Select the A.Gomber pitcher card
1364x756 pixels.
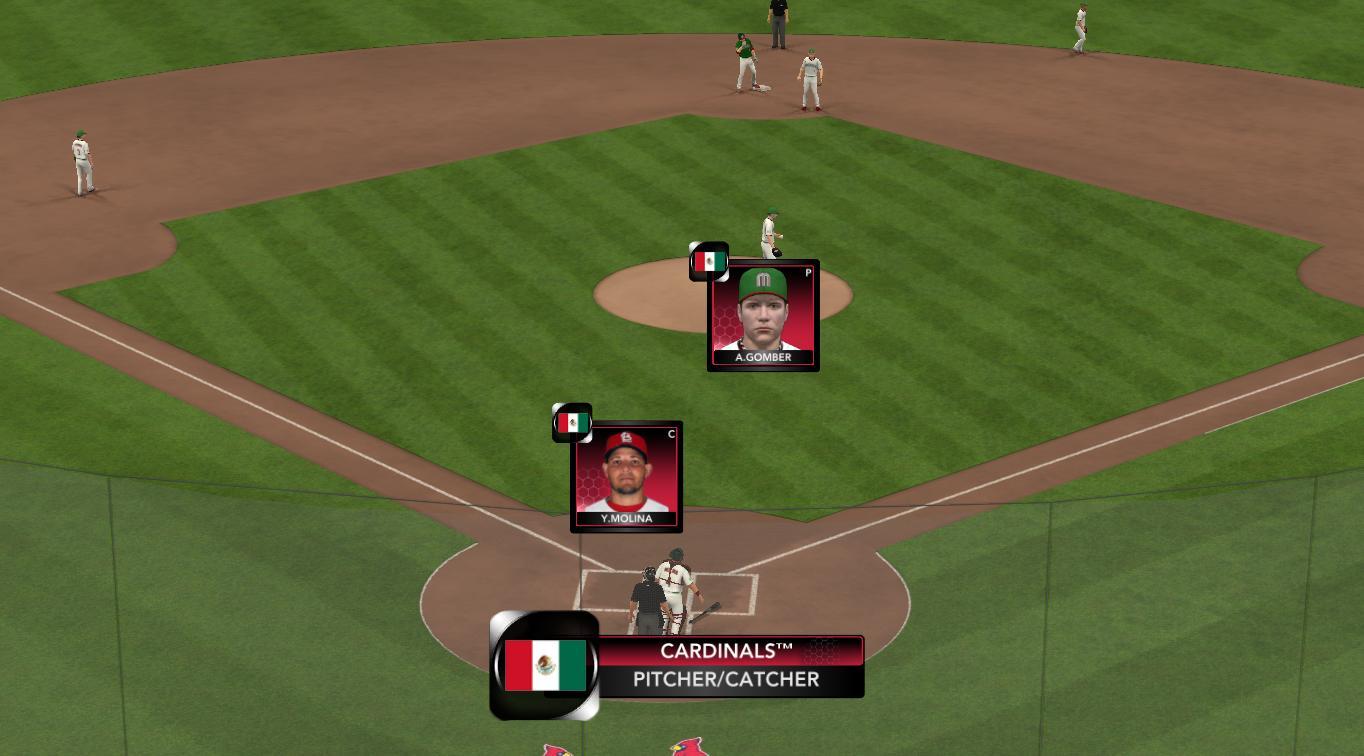[x=763, y=317]
